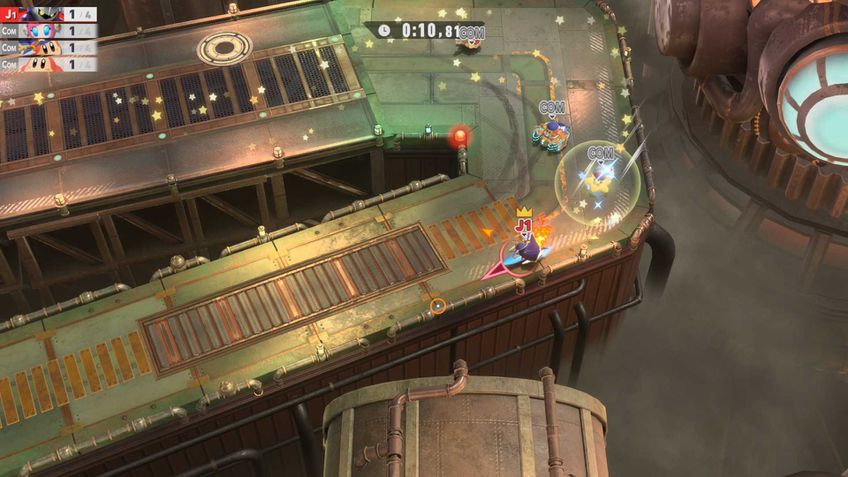Image resolution: width=848 pixels, height=477 pixels.
Task: Select the pink character Com scoreboard row
Action: click(x=48, y=30)
